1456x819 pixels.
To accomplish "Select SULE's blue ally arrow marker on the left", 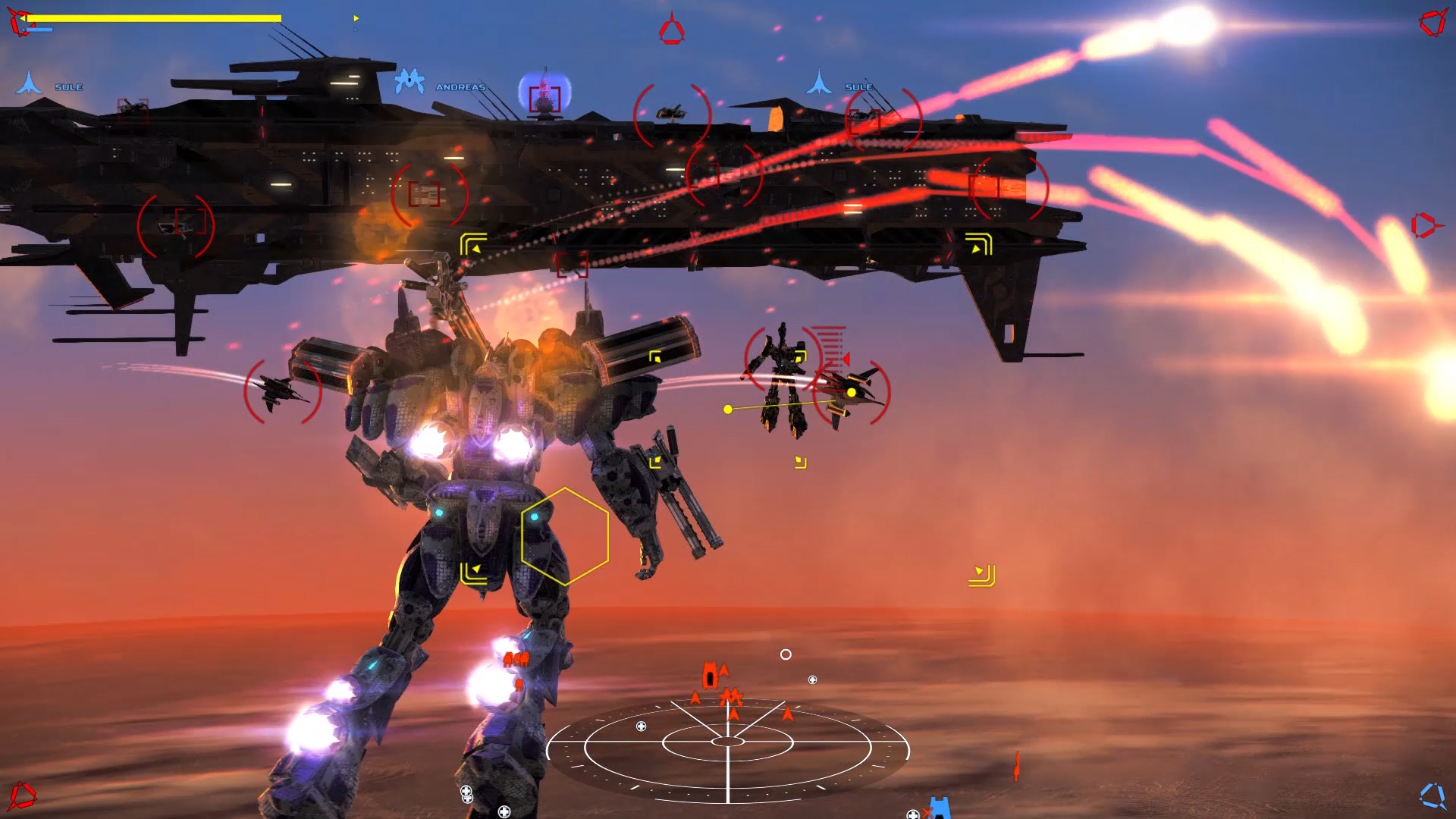I will pos(28,83).
